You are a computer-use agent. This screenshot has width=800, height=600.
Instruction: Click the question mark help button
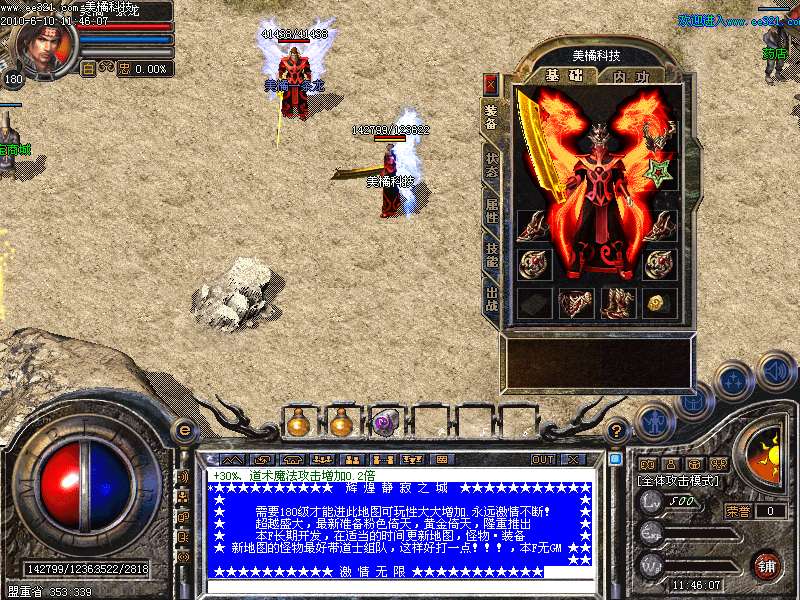[618, 430]
